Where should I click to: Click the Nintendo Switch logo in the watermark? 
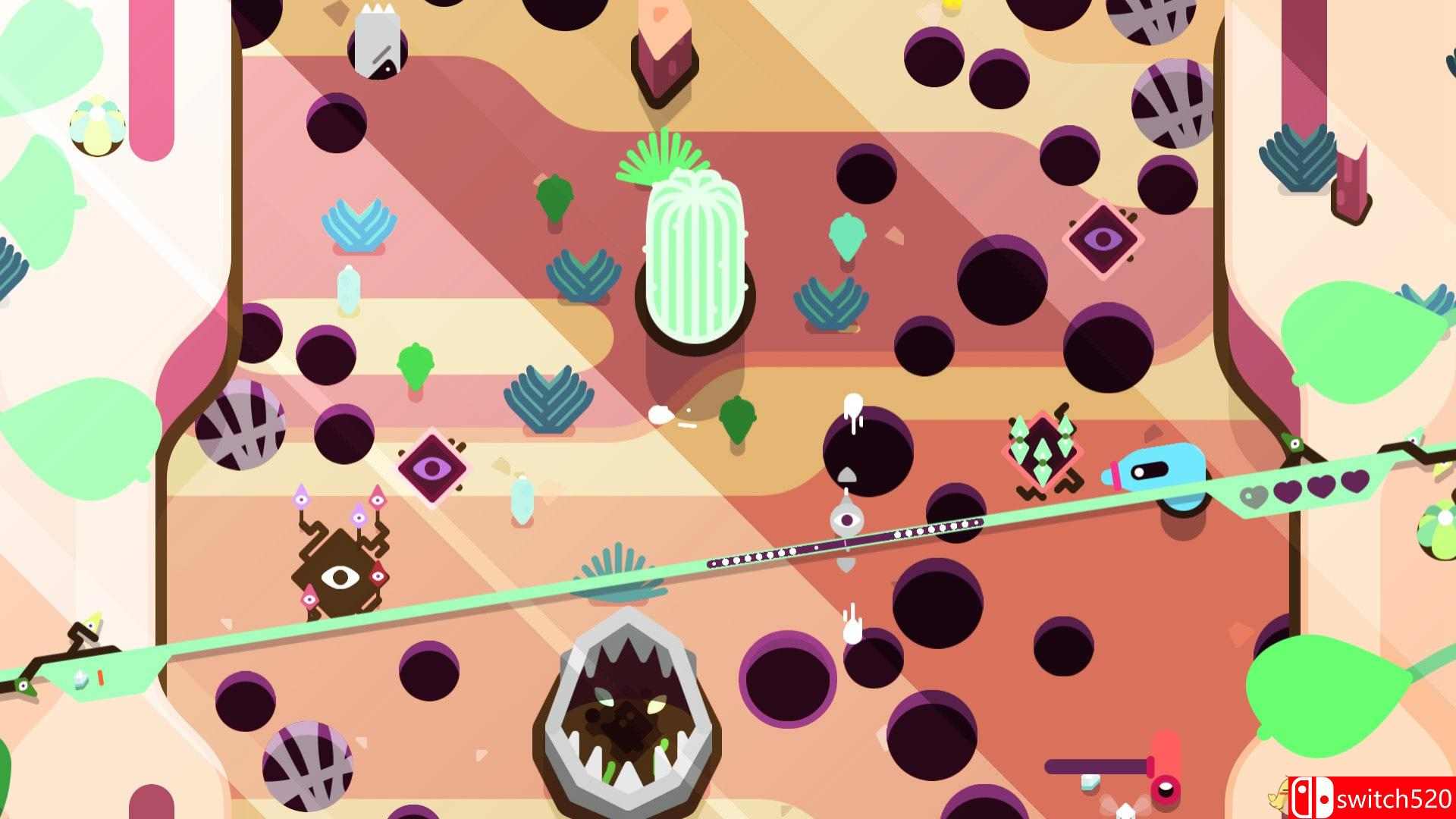1313,796
